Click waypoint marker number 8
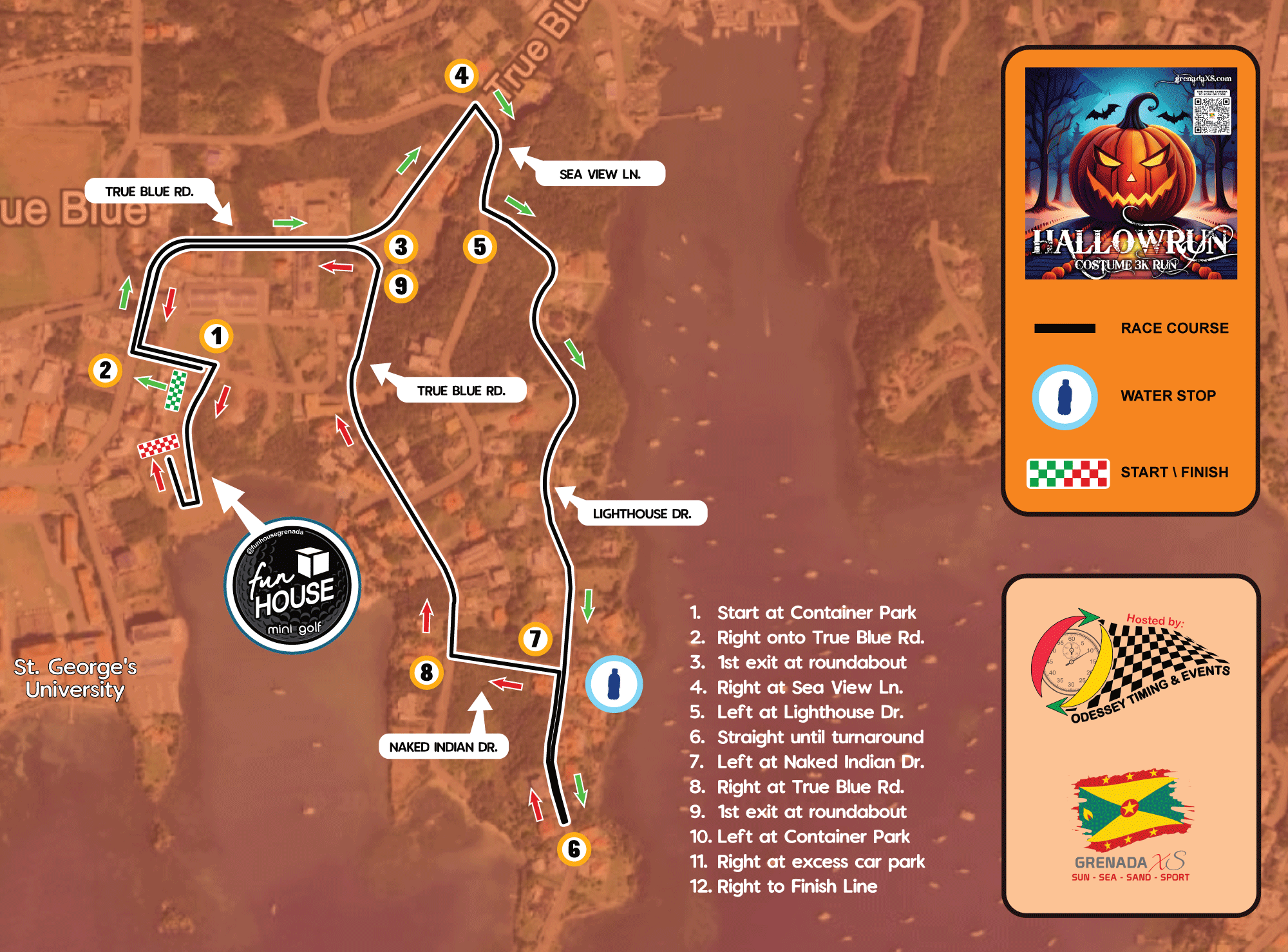This screenshot has width=1288, height=952. [x=426, y=672]
